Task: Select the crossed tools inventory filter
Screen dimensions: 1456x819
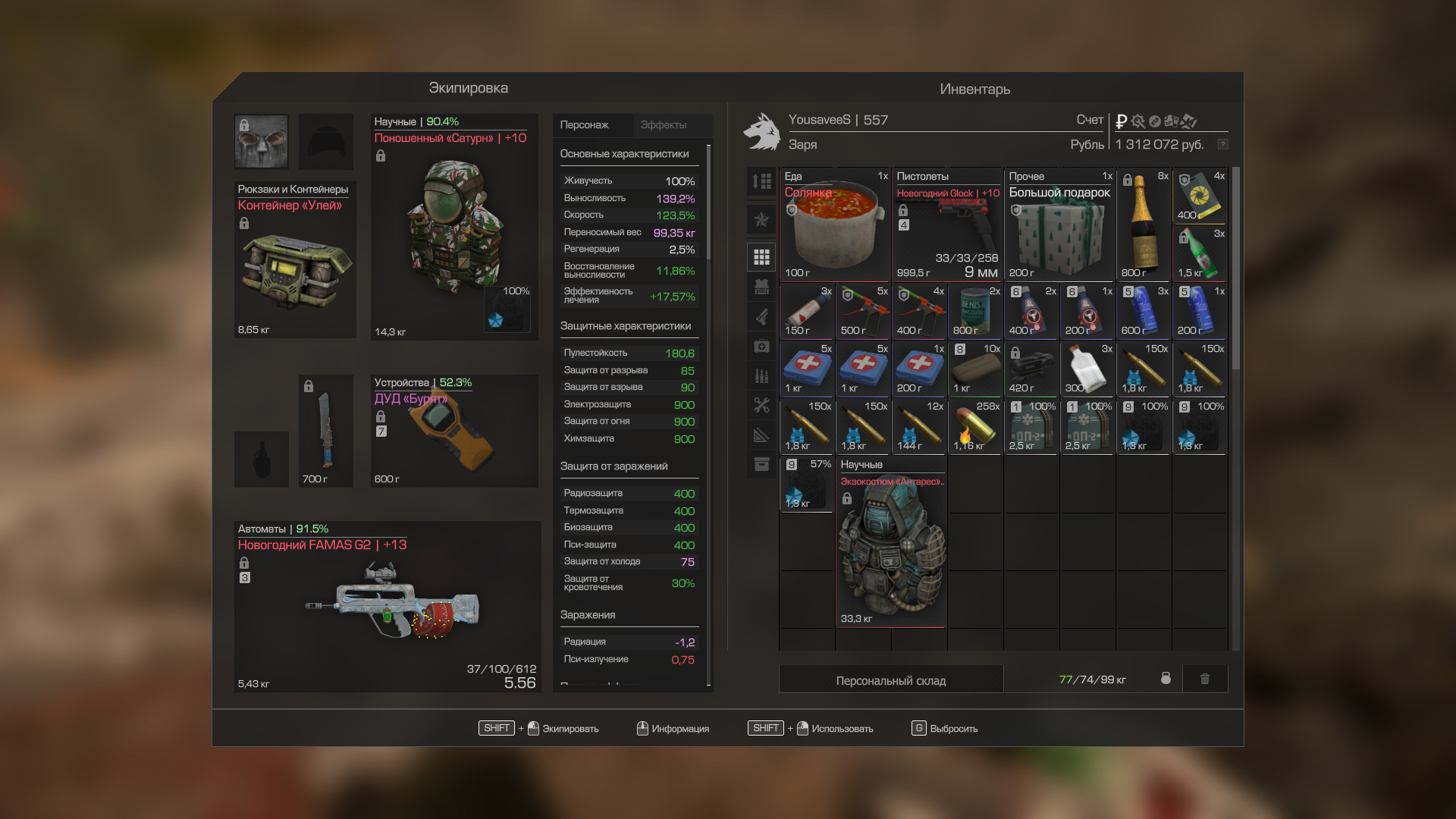Action: (x=761, y=405)
